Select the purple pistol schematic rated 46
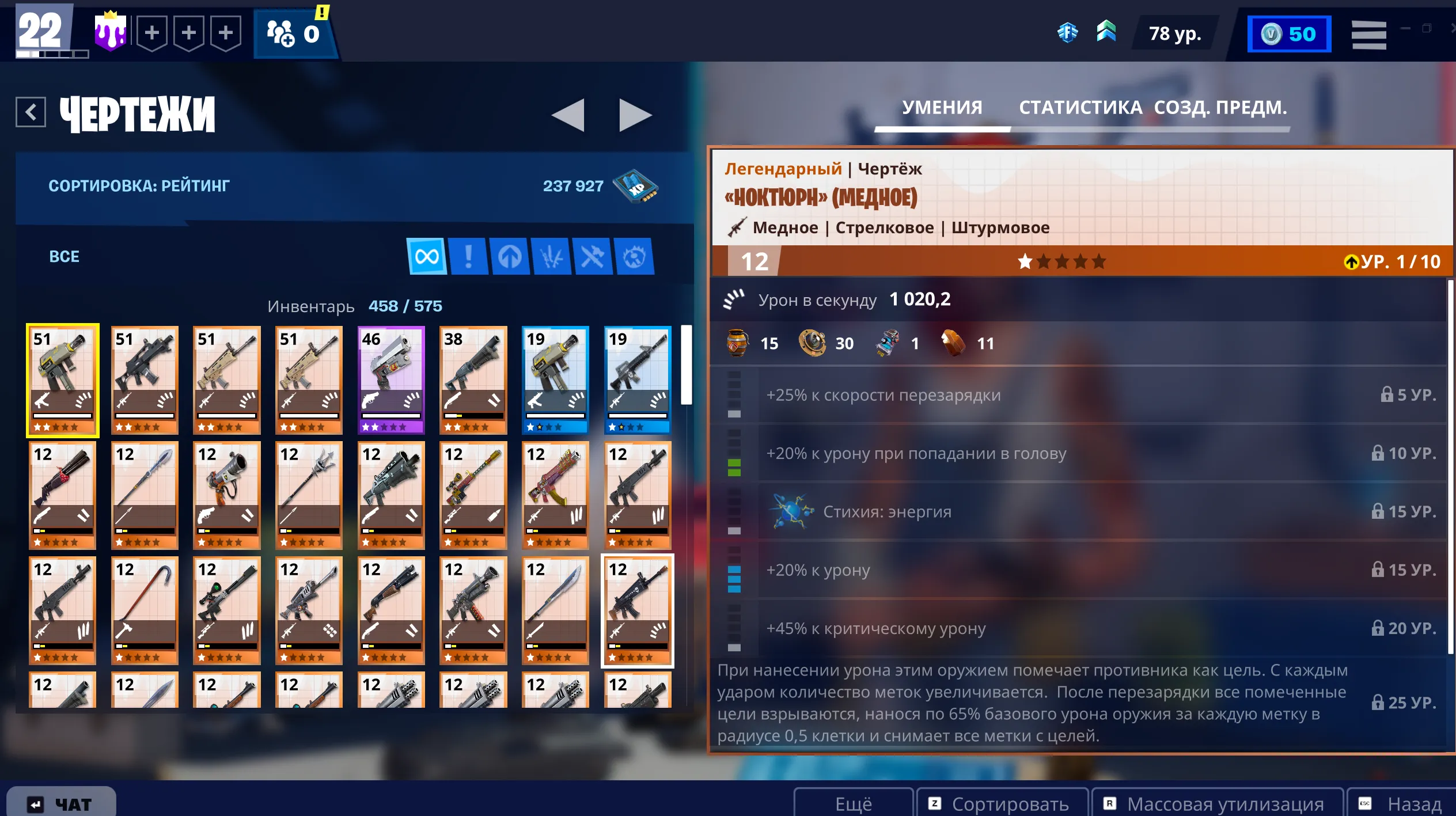 coord(391,379)
